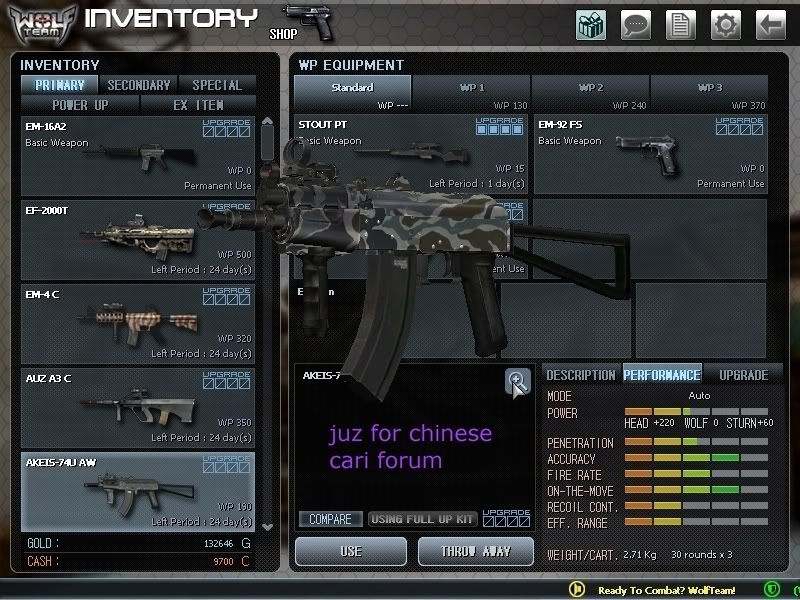This screenshot has width=800, height=600.
Task: Switch to the Secondary inventory tab
Action: [139, 85]
